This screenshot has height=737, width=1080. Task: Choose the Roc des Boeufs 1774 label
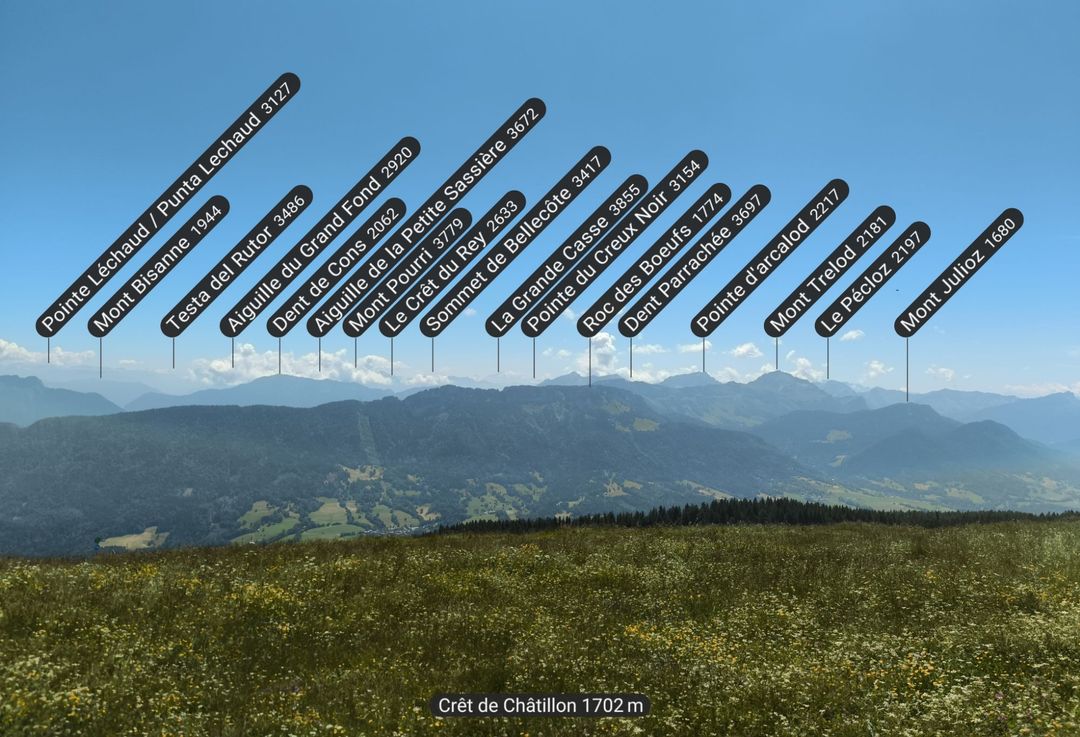pyautogui.click(x=654, y=260)
